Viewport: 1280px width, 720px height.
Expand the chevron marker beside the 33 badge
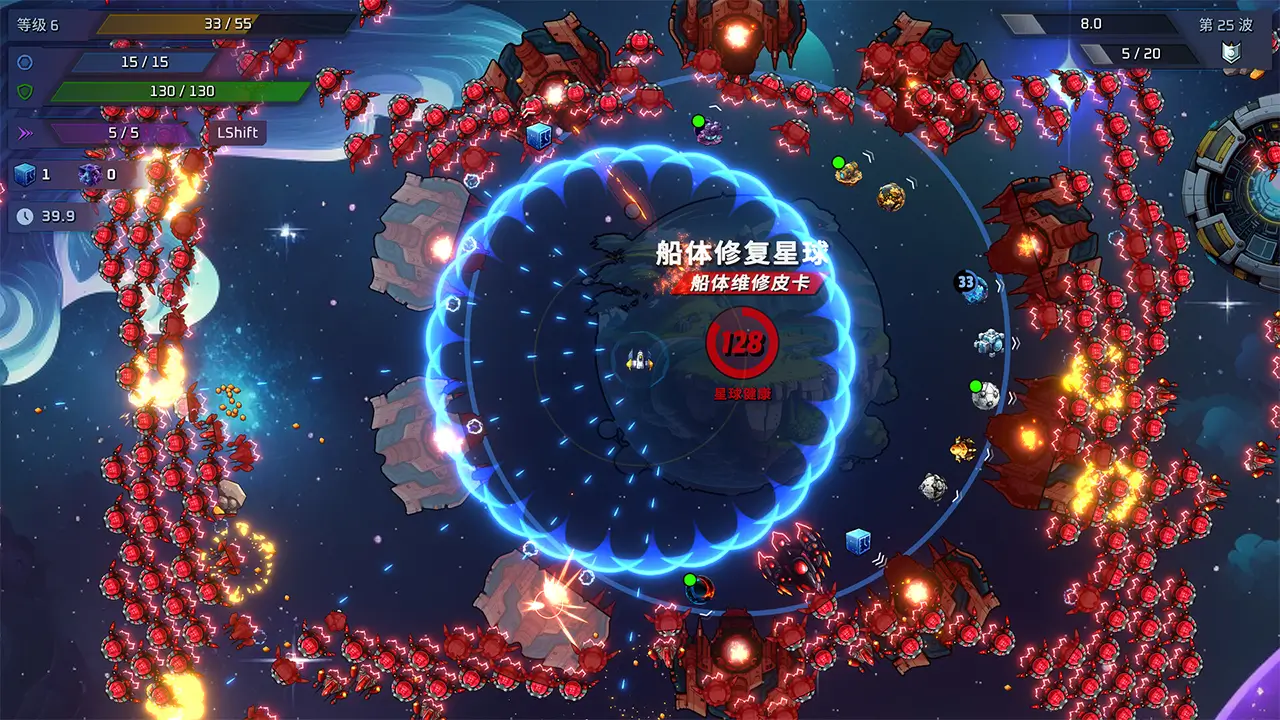pos(1000,285)
